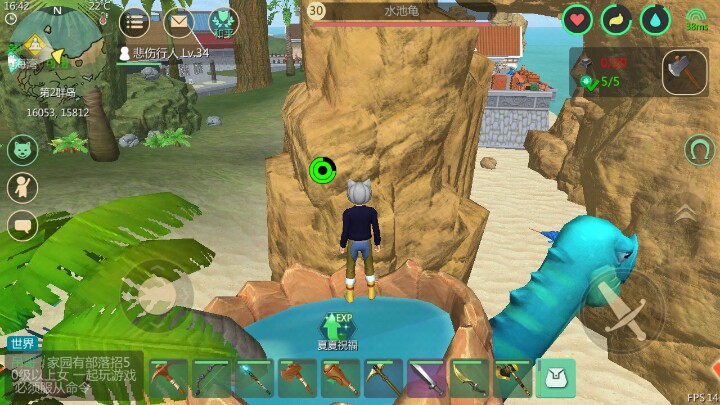720x405 pixels.
Task: Select the bow hotbar slot
Action: tap(212, 378)
